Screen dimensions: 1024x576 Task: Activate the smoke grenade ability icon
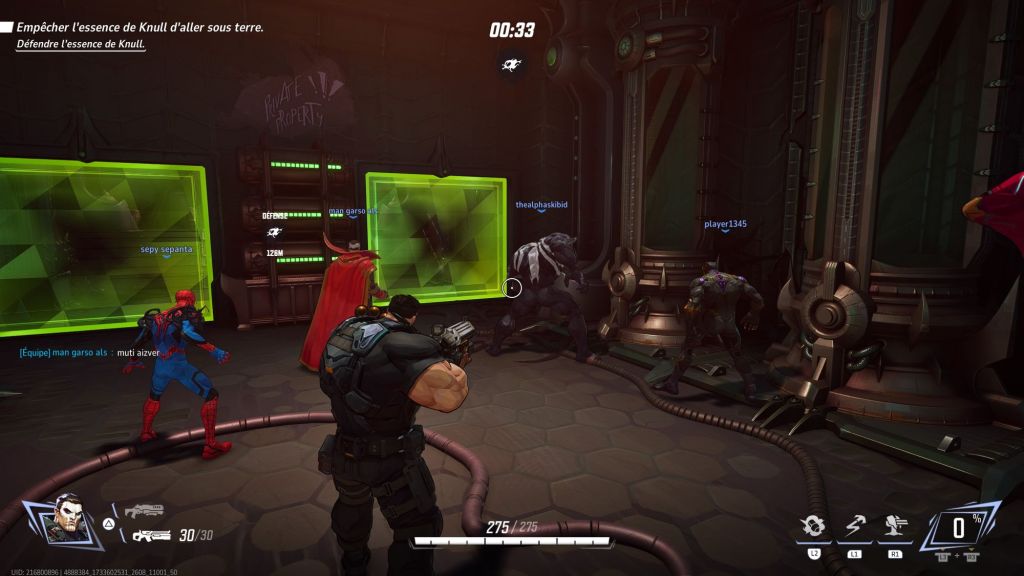(812, 527)
